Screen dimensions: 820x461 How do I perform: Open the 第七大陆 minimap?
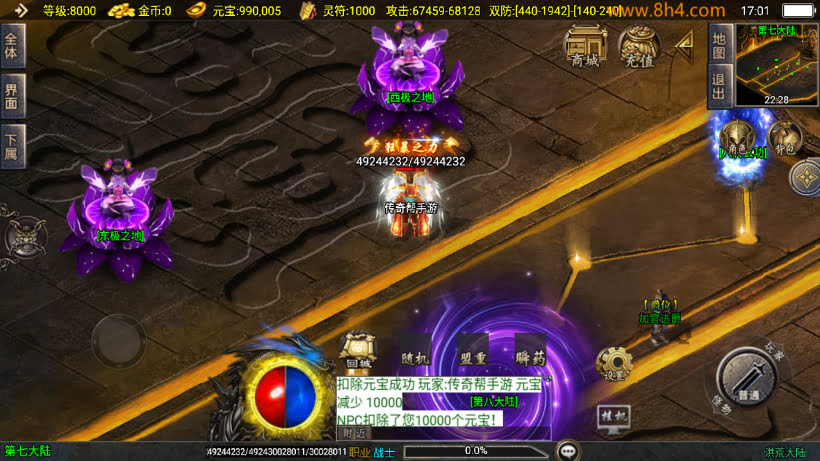click(x=776, y=64)
